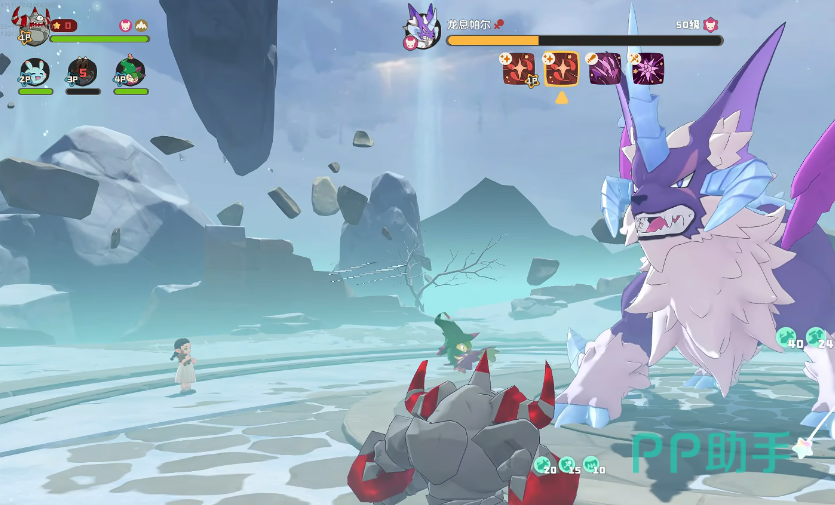The height and width of the screenshot is (505, 835).
Task: Click the pink type badge beside boss level
Action: coord(711,25)
